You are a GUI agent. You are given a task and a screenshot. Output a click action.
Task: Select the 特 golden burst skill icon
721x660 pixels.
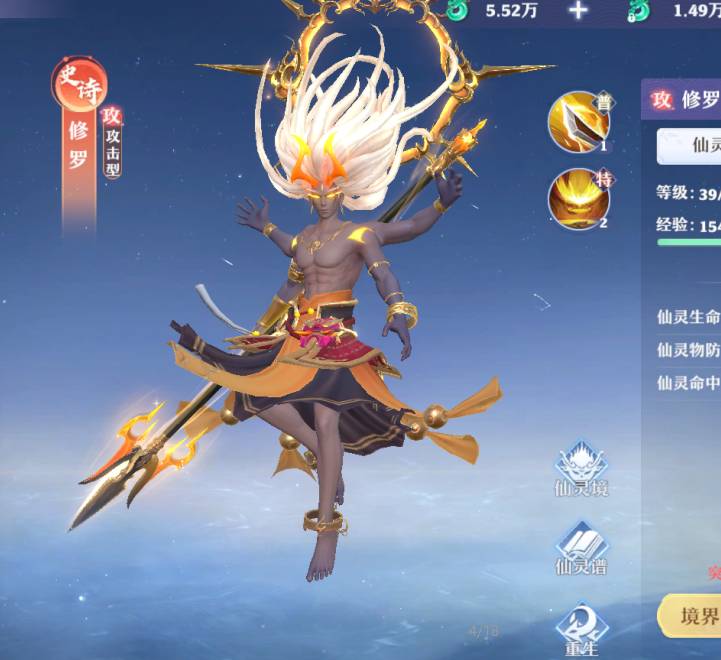click(x=578, y=198)
